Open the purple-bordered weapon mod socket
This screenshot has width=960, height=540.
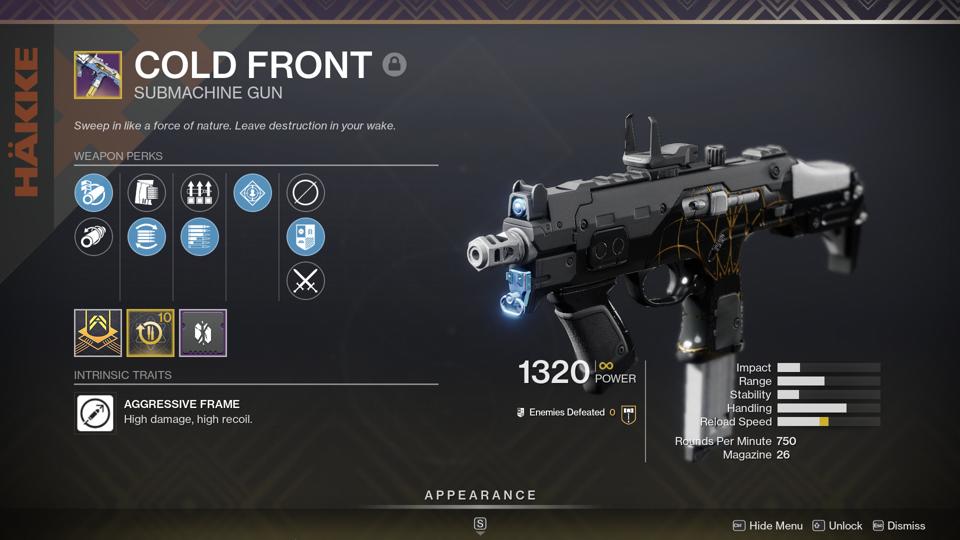[x=203, y=333]
